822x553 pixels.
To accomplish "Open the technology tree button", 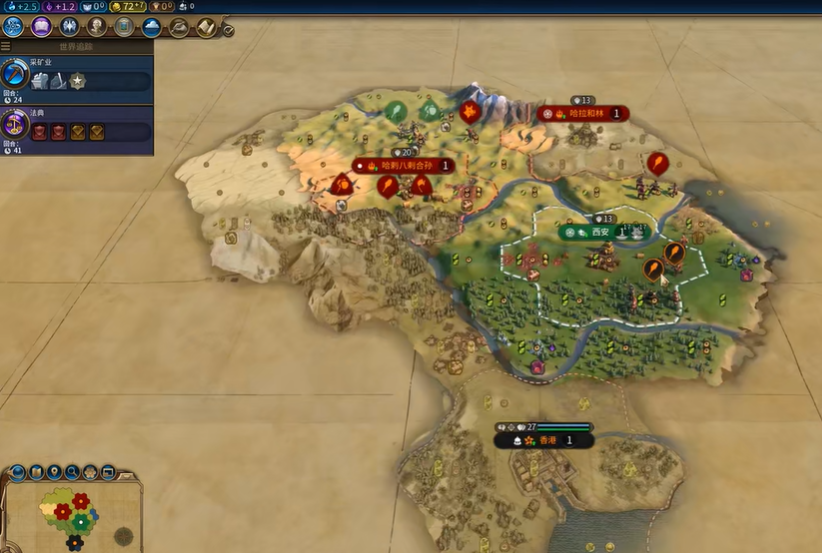I will tap(13, 27).
